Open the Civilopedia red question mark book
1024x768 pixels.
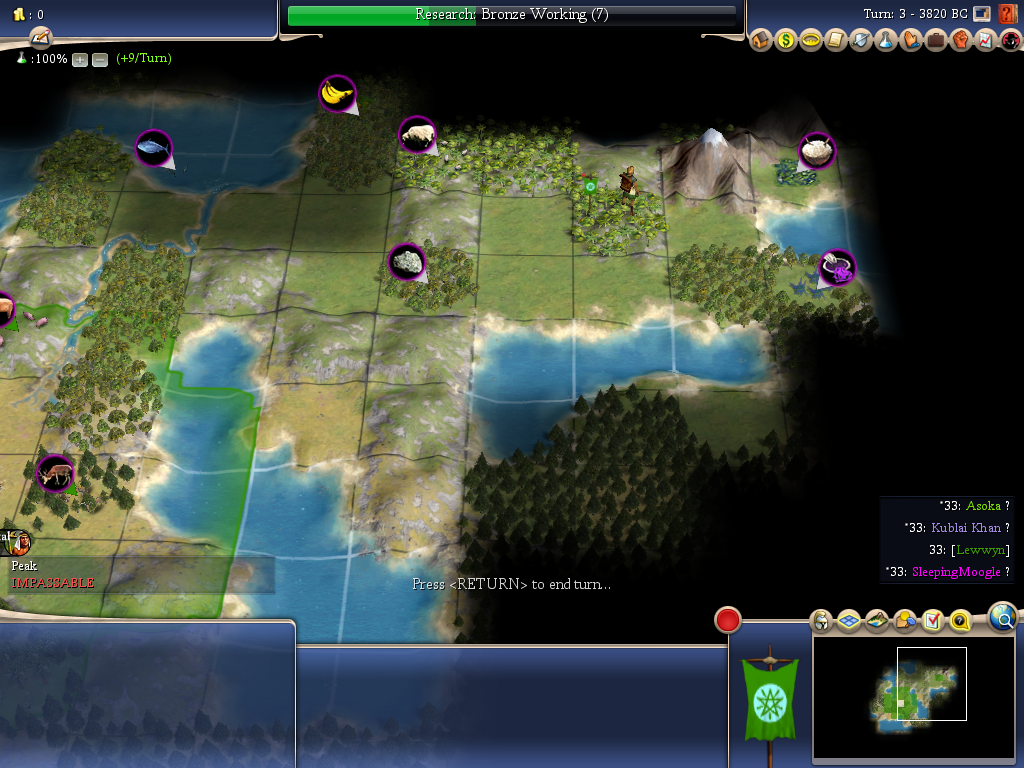coord(1007,14)
